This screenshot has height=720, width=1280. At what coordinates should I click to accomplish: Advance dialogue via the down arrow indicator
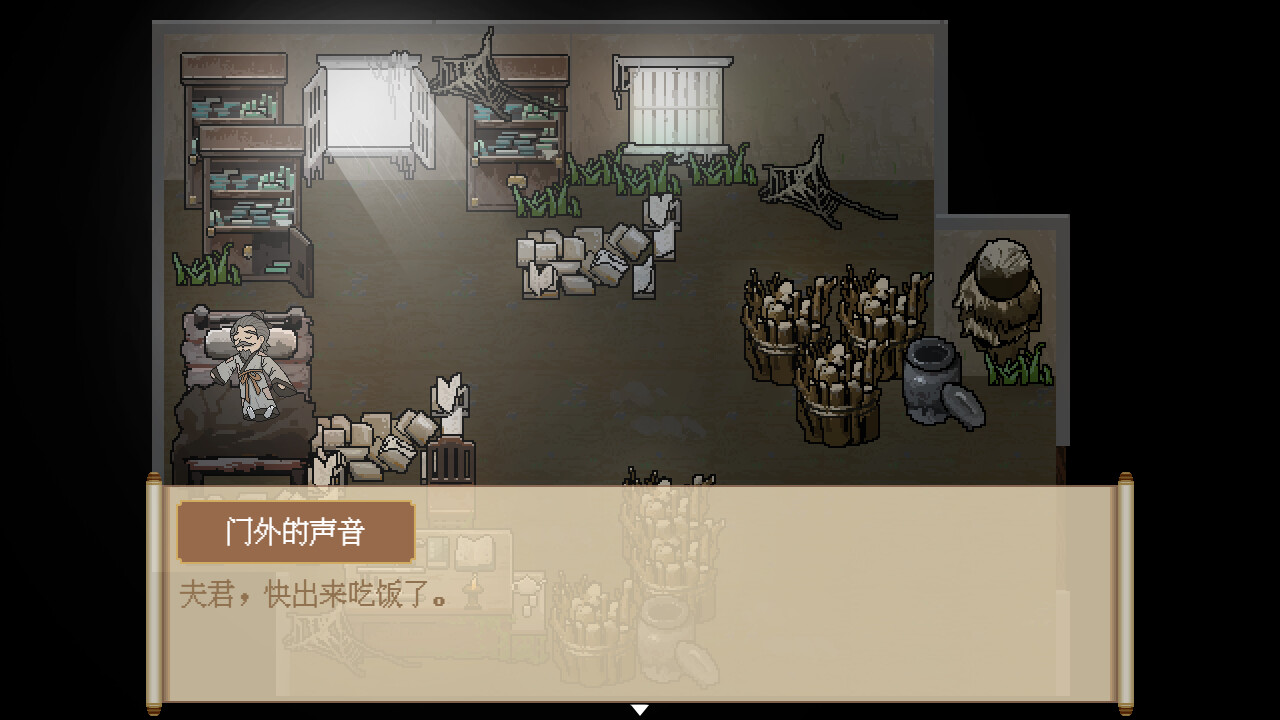tap(640, 709)
